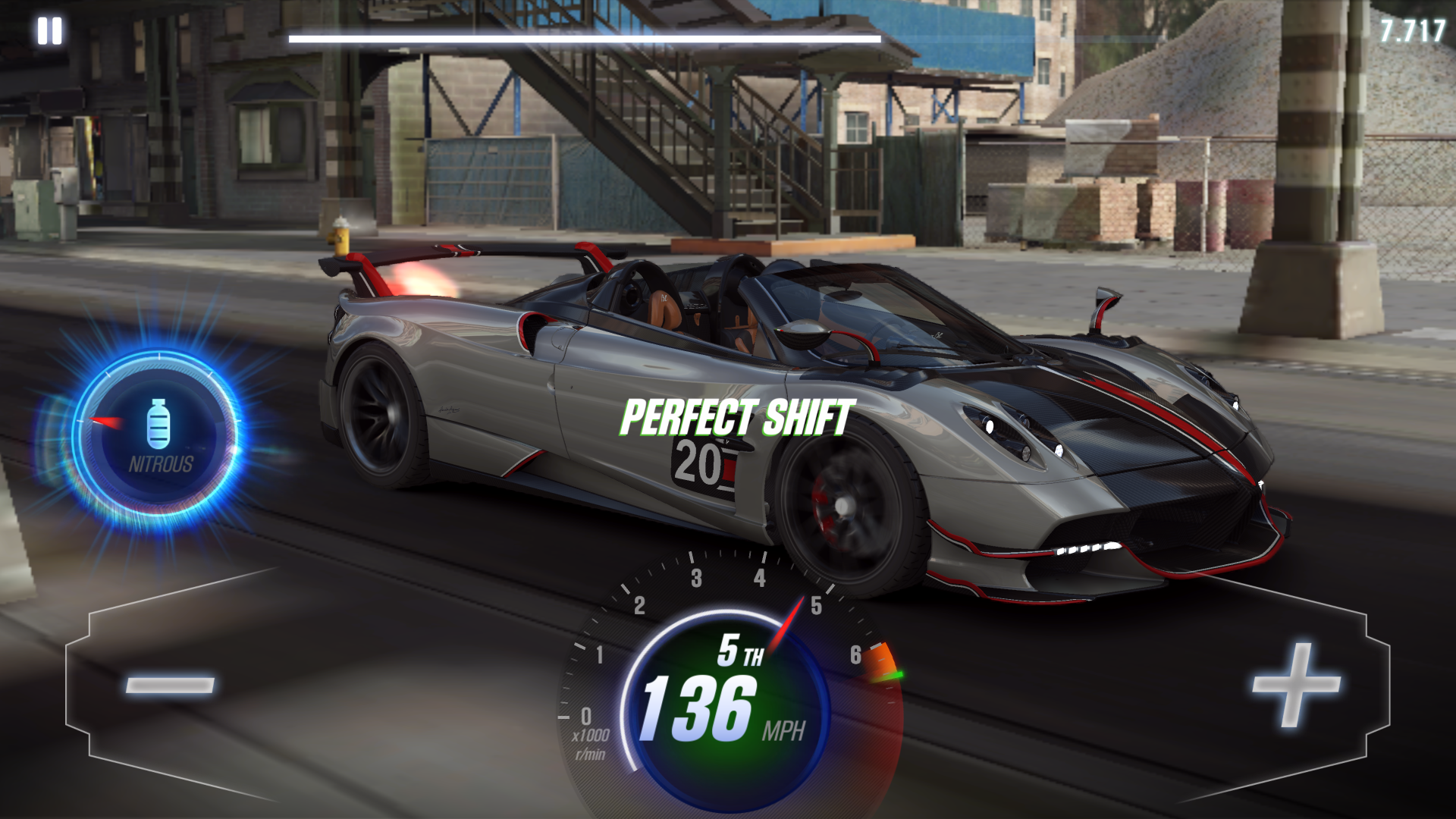The width and height of the screenshot is (1456, 819).
Task: Shift up with the plus paddle
Action: (x=1294, y=684)
